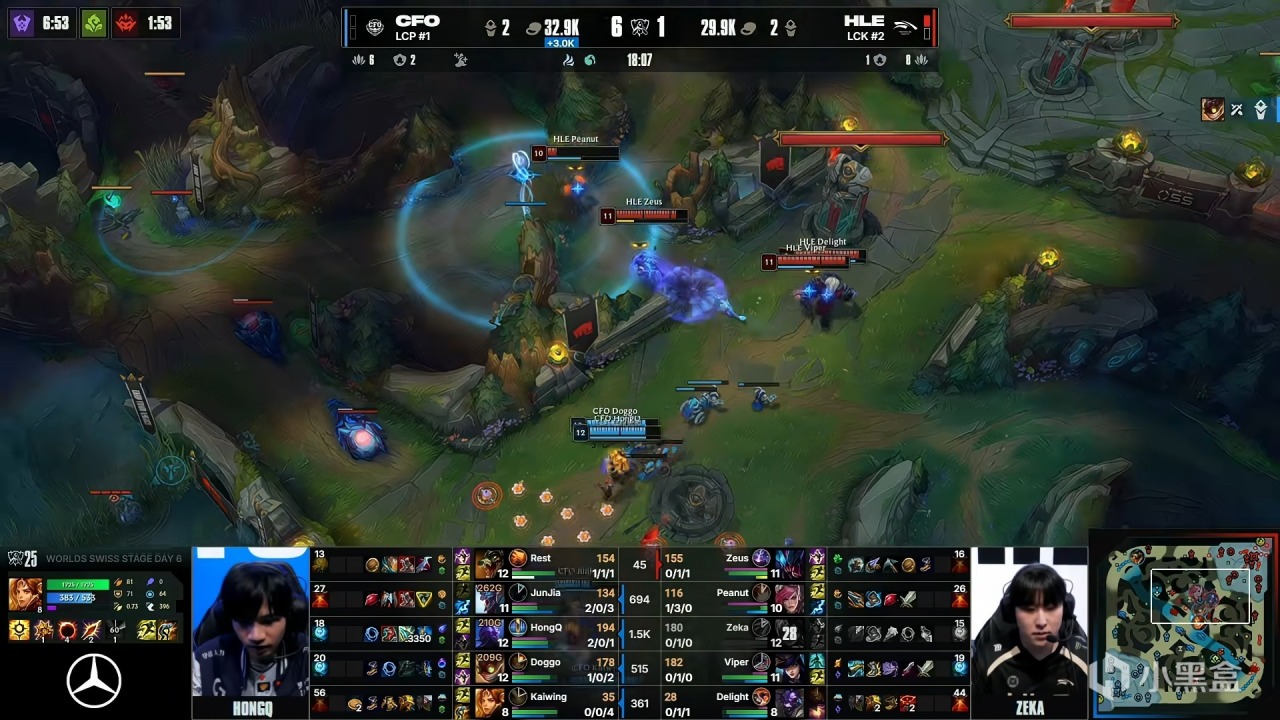Select Zeus's champion portrait
The image size is (1280, 720).
[x=788, y=565]
